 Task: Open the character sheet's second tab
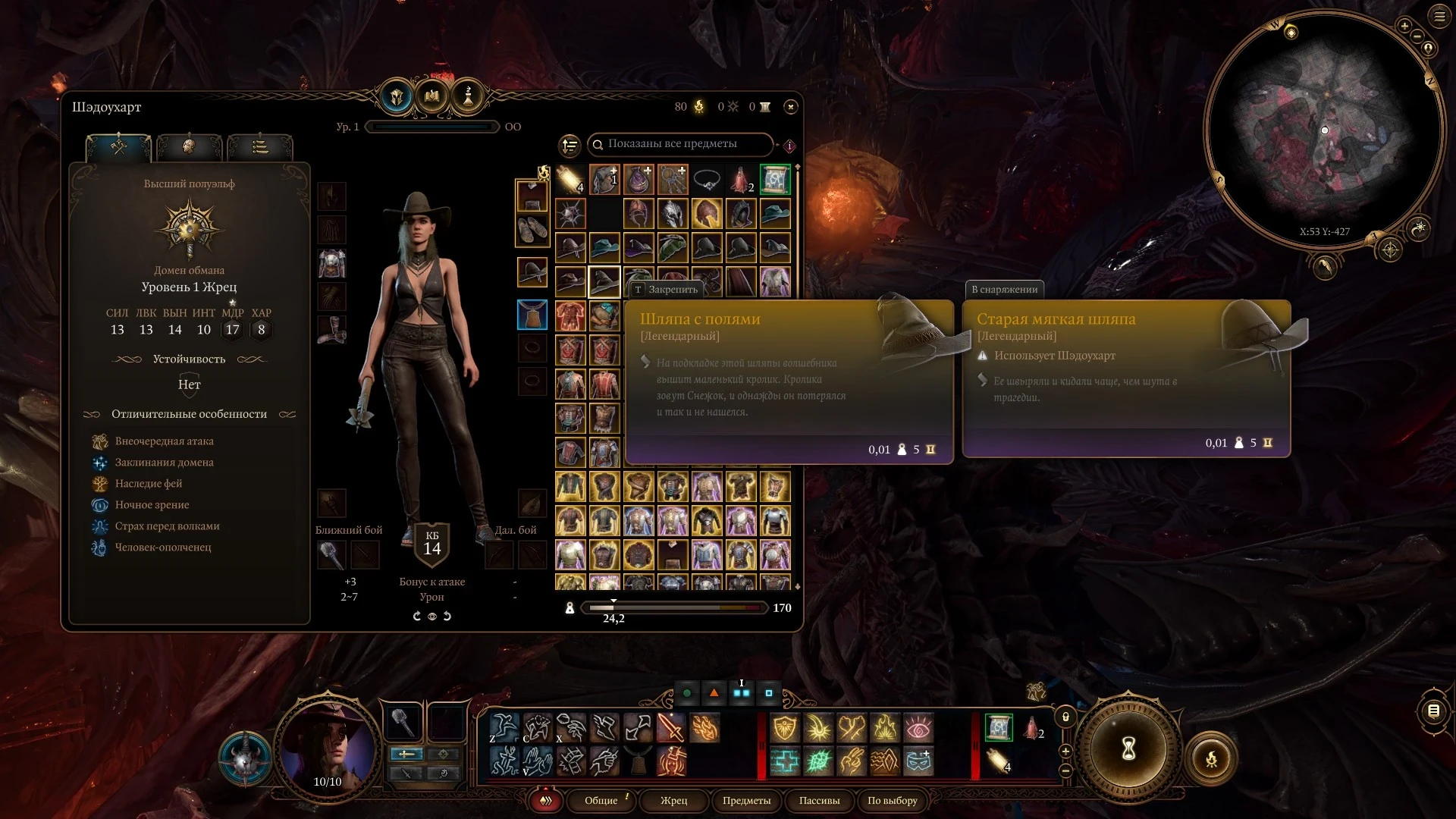pos(189,146)
